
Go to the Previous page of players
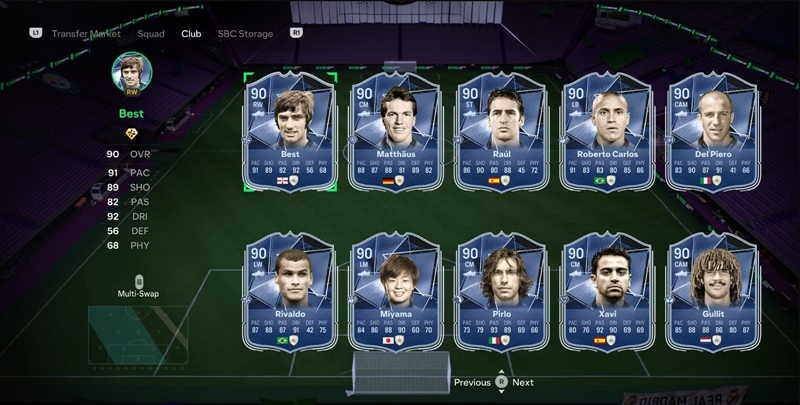click(472, 382)
